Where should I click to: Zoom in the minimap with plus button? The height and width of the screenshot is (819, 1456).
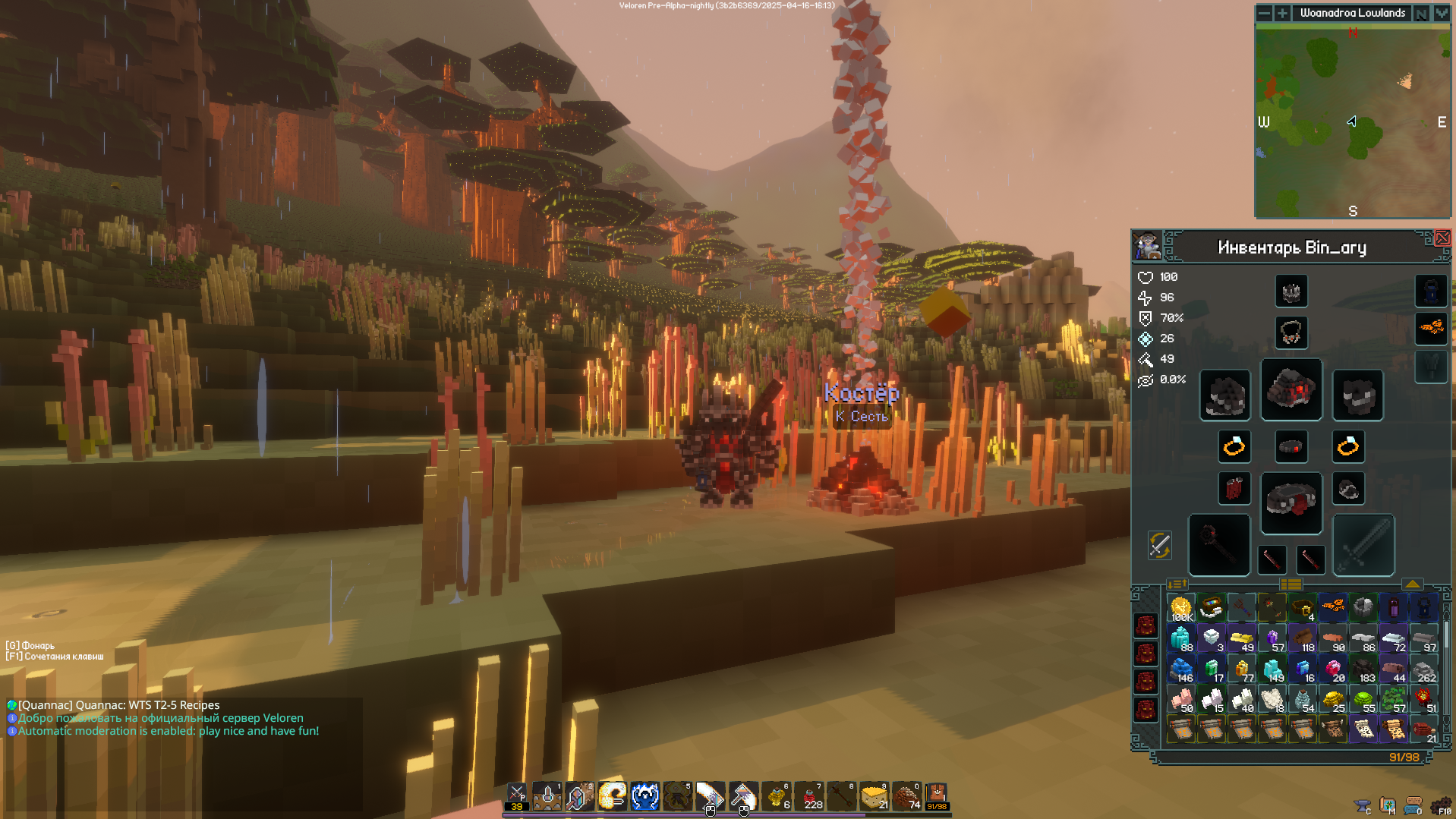(x=1282, y=13)
